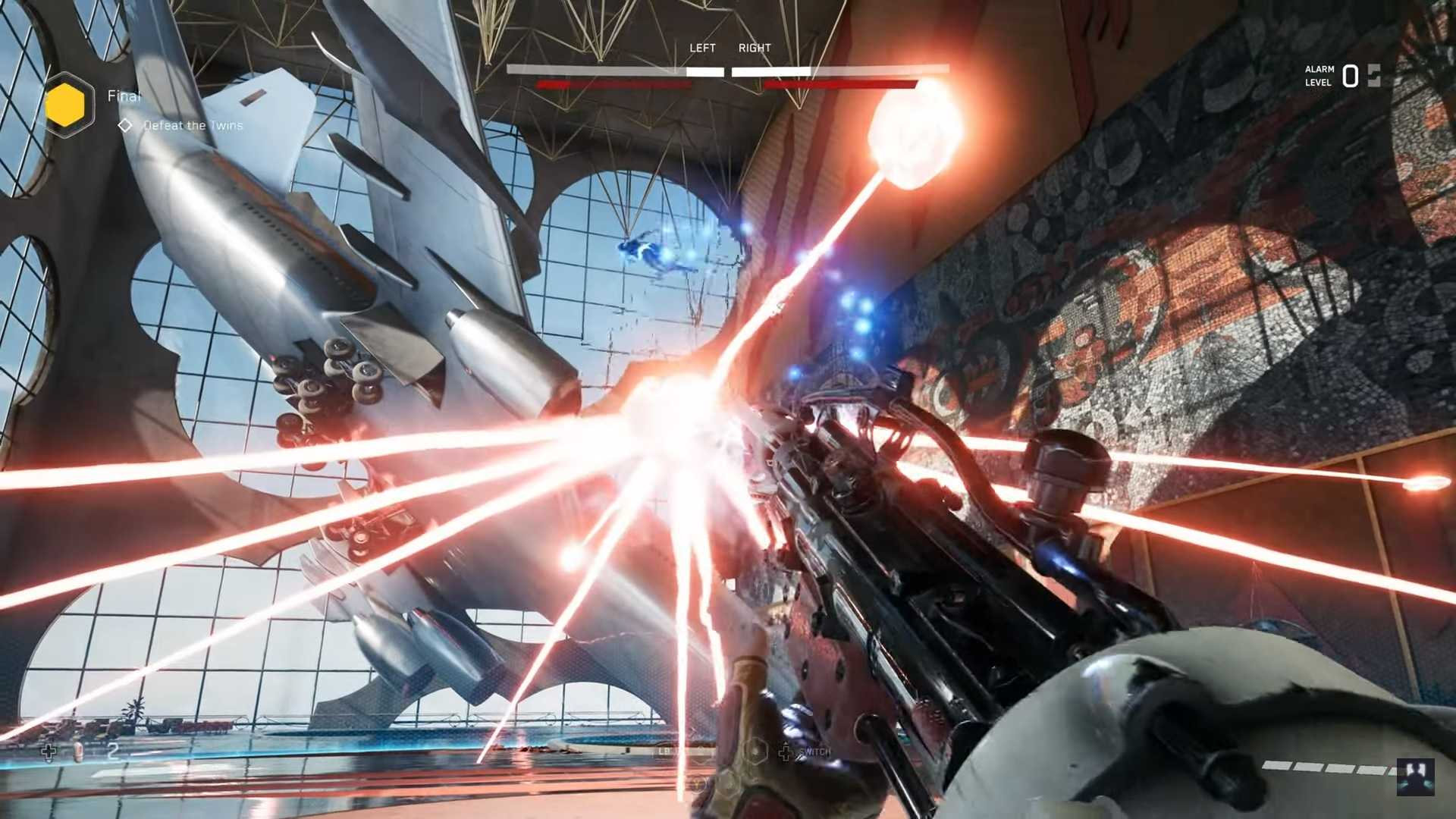1456x819 pixels.
Task: Click the Alarm Level indicator icon
Action: tap(1373, 76)
